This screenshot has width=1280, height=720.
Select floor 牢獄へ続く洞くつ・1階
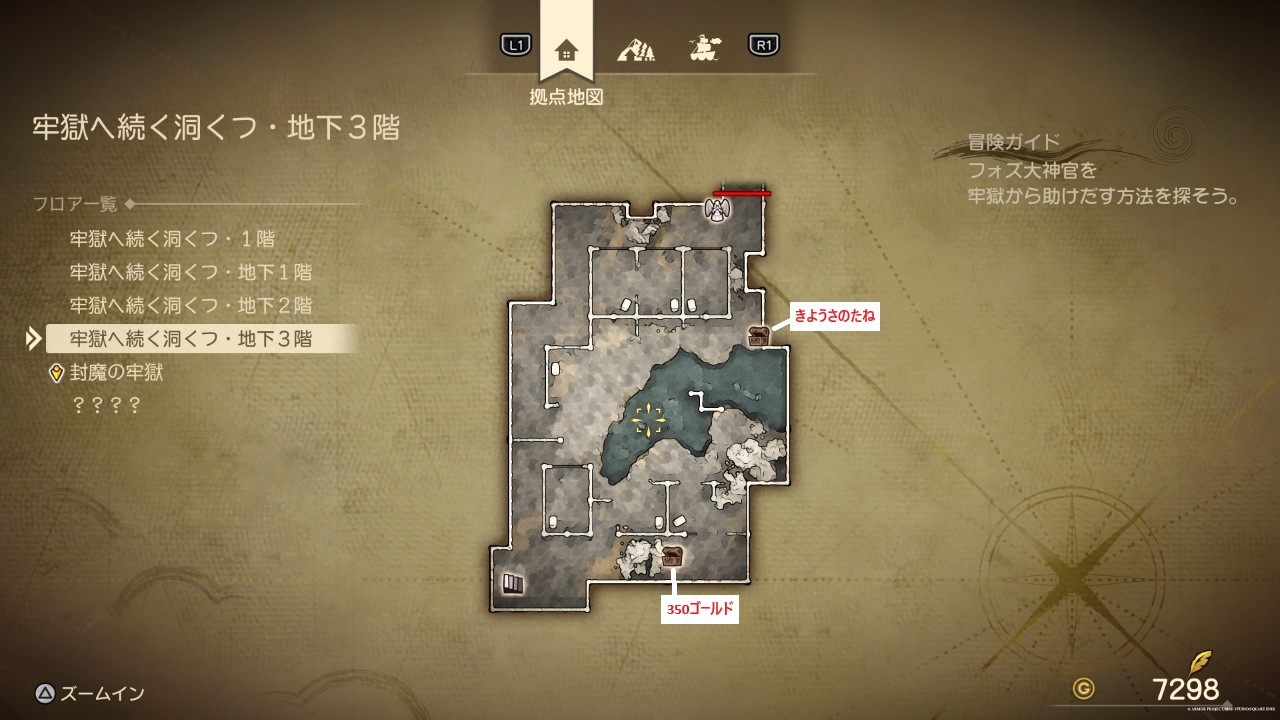(172, 239)
